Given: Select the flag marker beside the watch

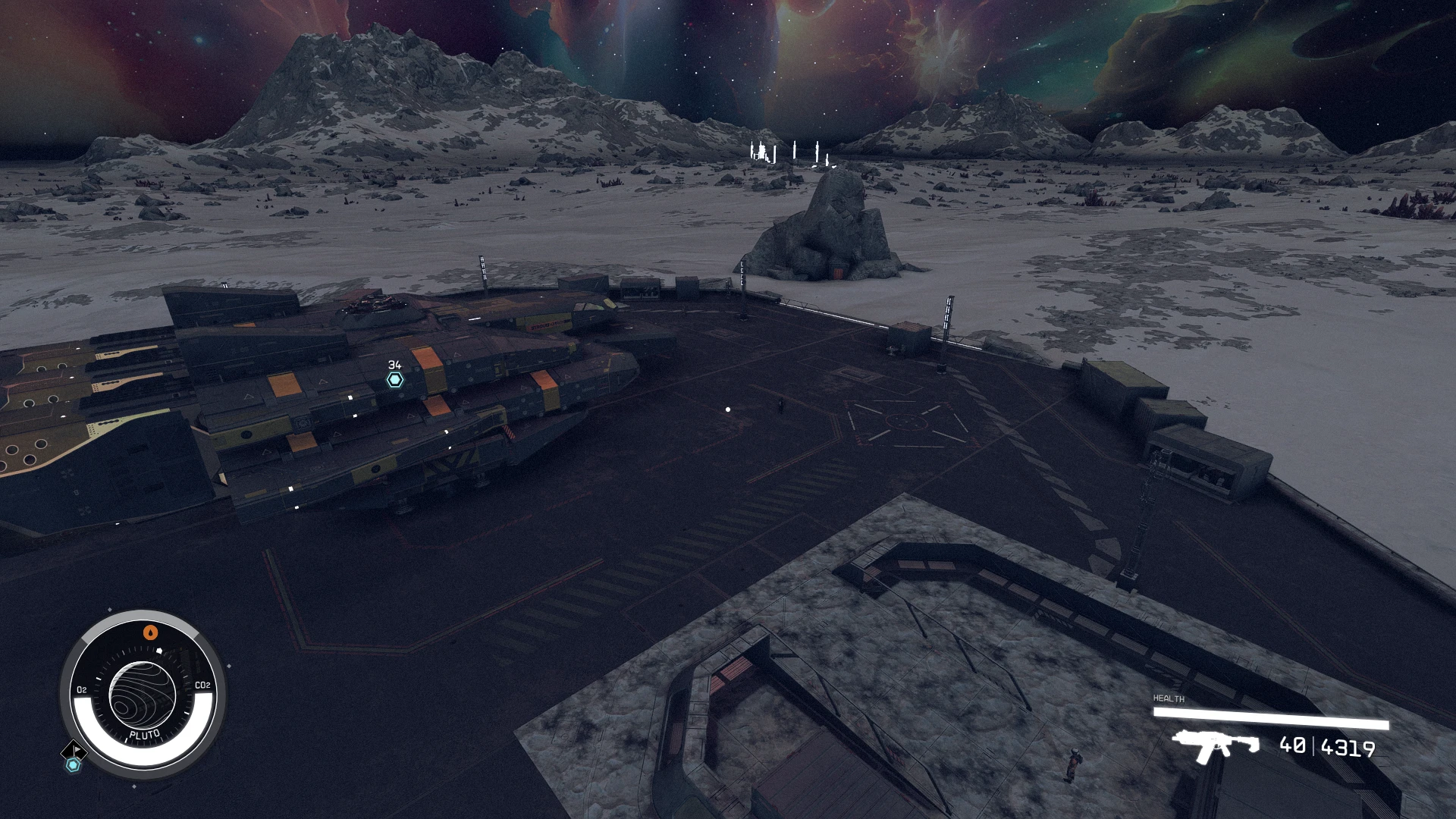Looking at the screenshot, I should pos(75,750).
